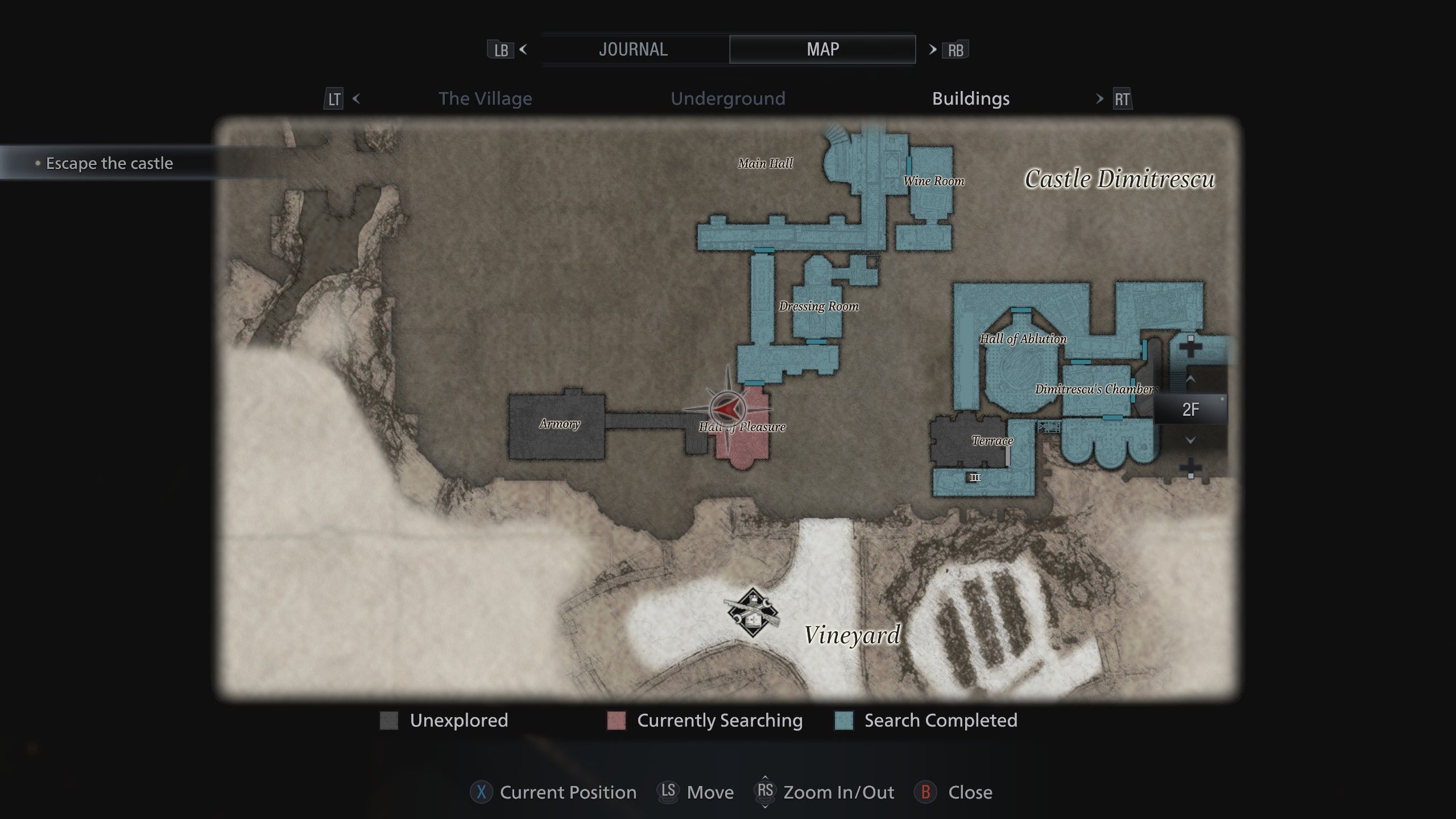This screenshot has width=1456, height=819.
Task: Click the LS stick icon for Move
Action: [669, 792]
